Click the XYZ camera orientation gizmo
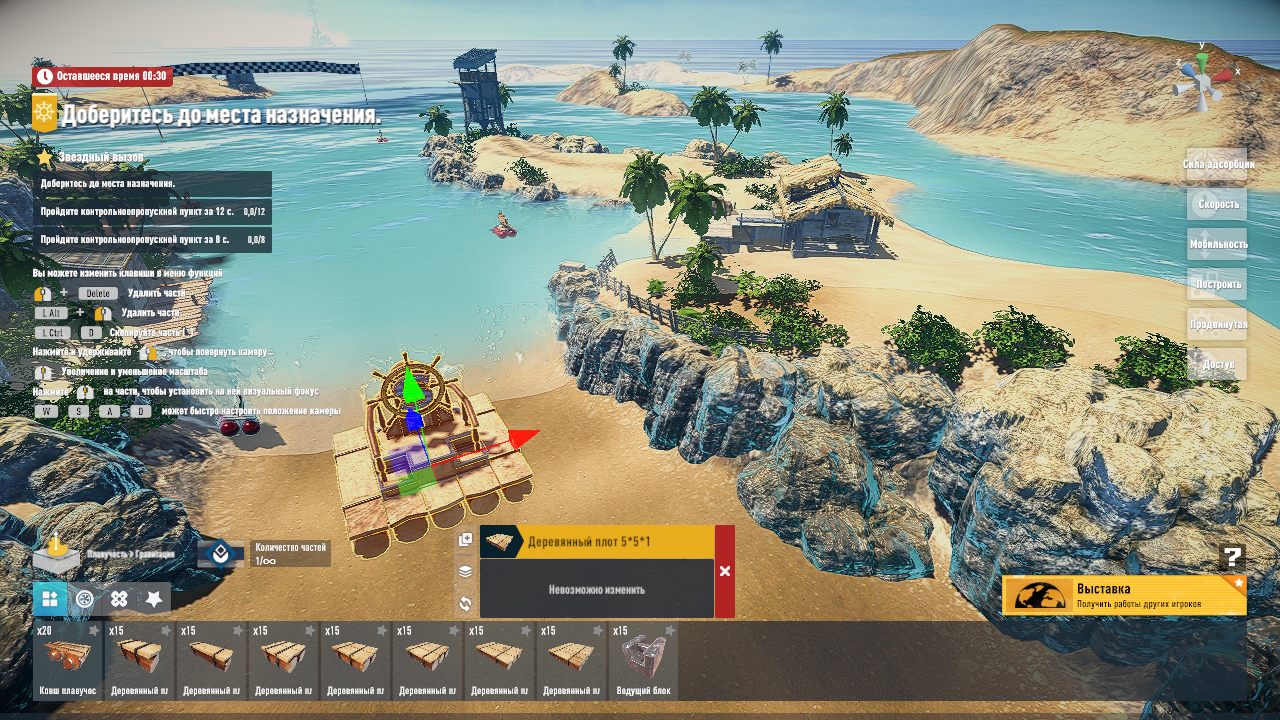The image size is (1280, 720). [1203, 76]
